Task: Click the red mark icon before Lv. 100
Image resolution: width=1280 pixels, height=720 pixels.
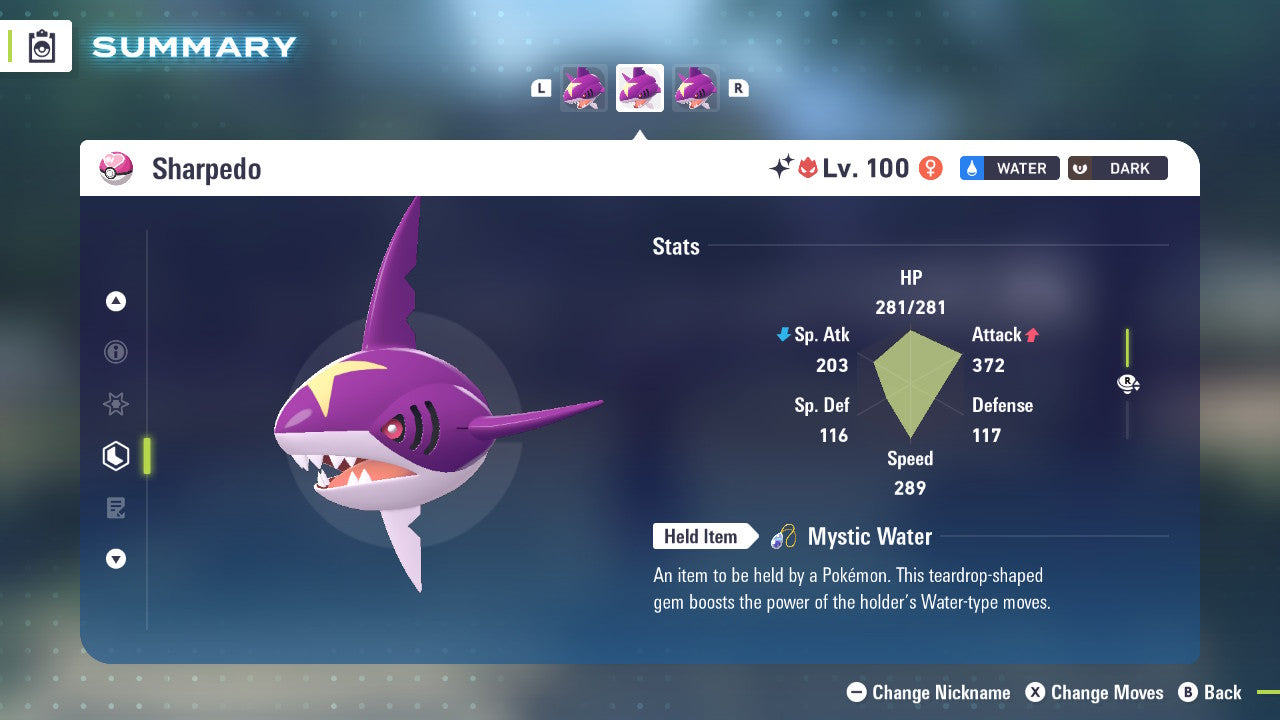Action: click(808, 168)
